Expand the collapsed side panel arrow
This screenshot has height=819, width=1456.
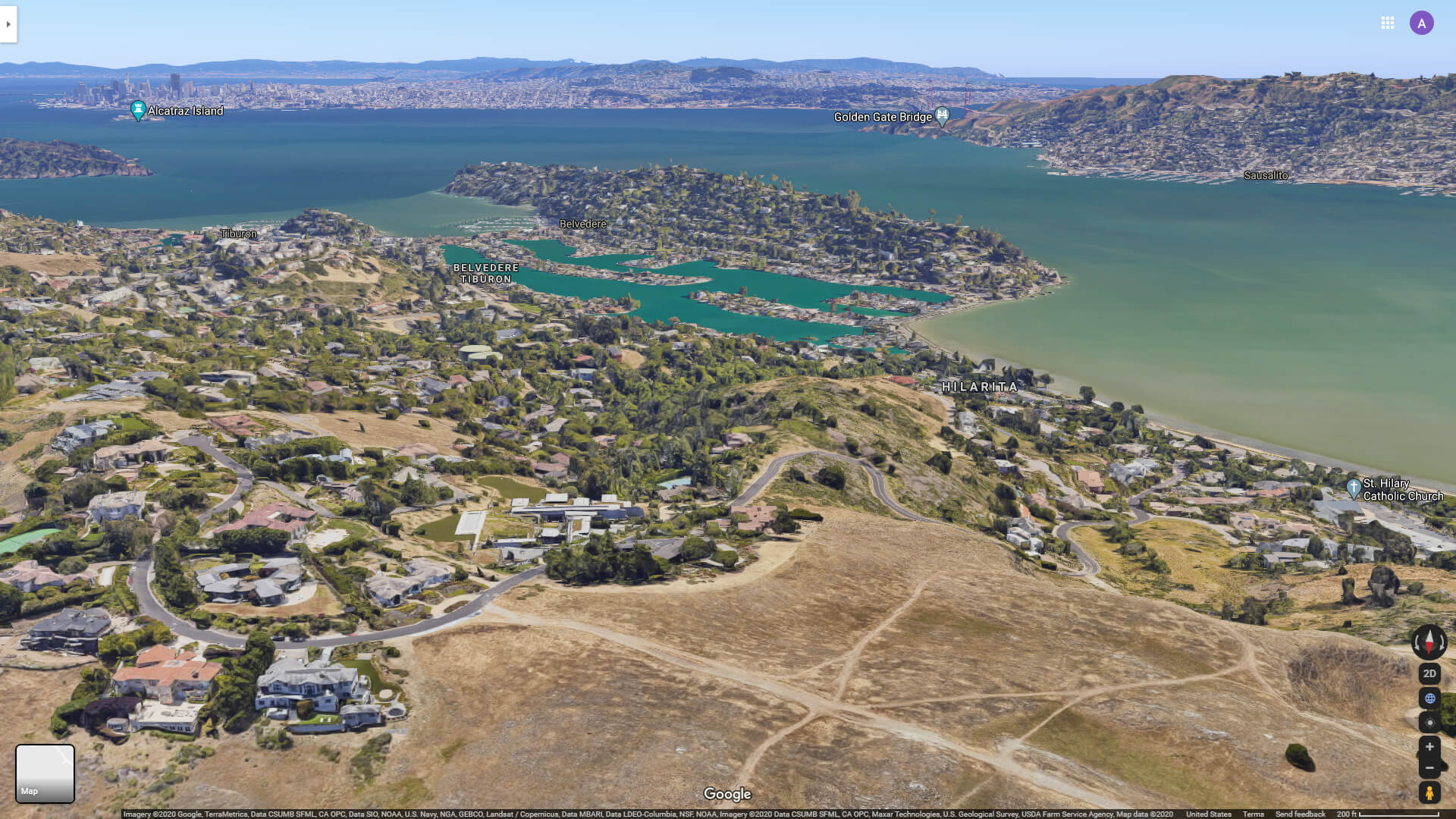click(7, 24)
